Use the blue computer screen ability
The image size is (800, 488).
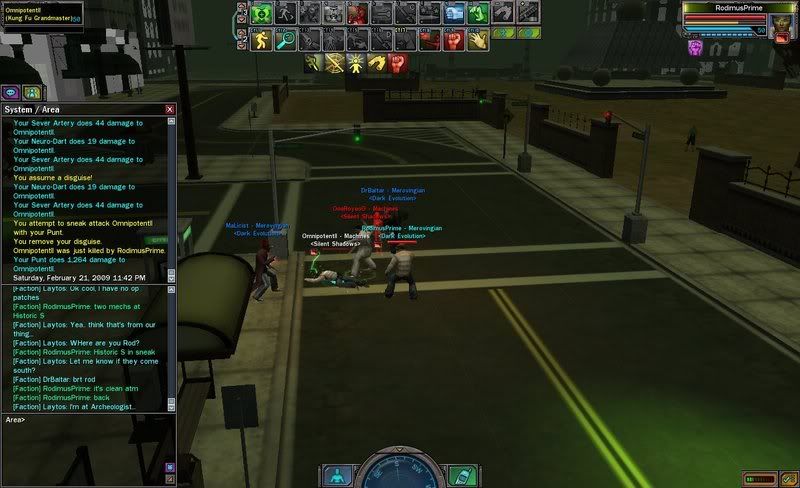click(x=454, y=14)
